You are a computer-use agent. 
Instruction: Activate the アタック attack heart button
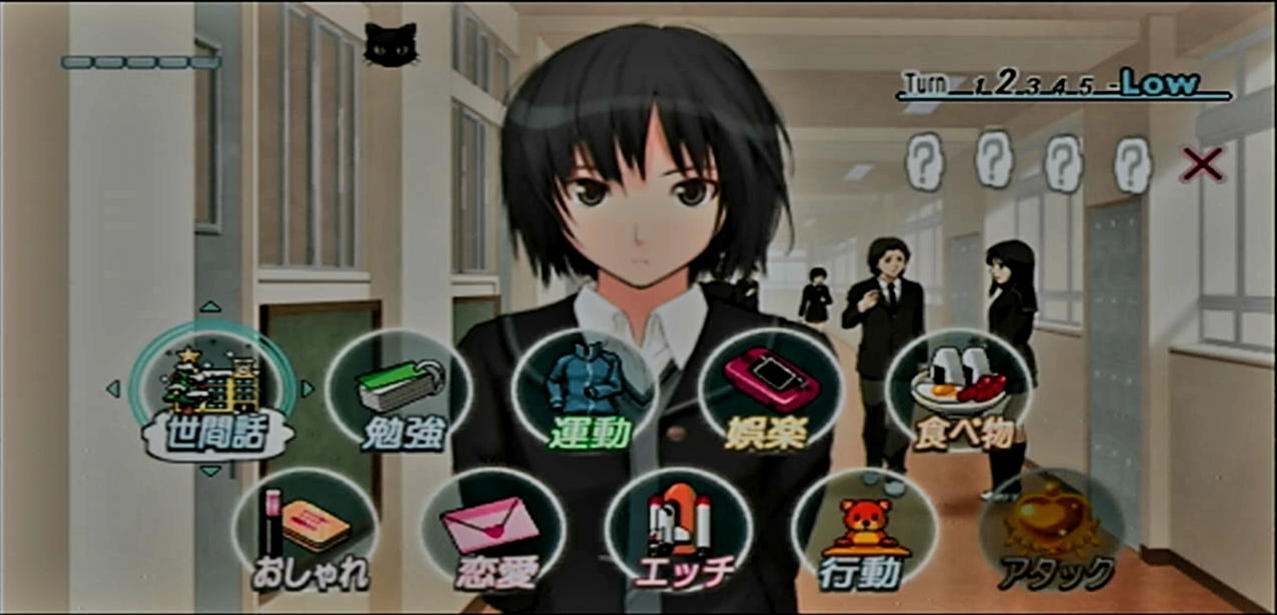[x=1051, y=532]
